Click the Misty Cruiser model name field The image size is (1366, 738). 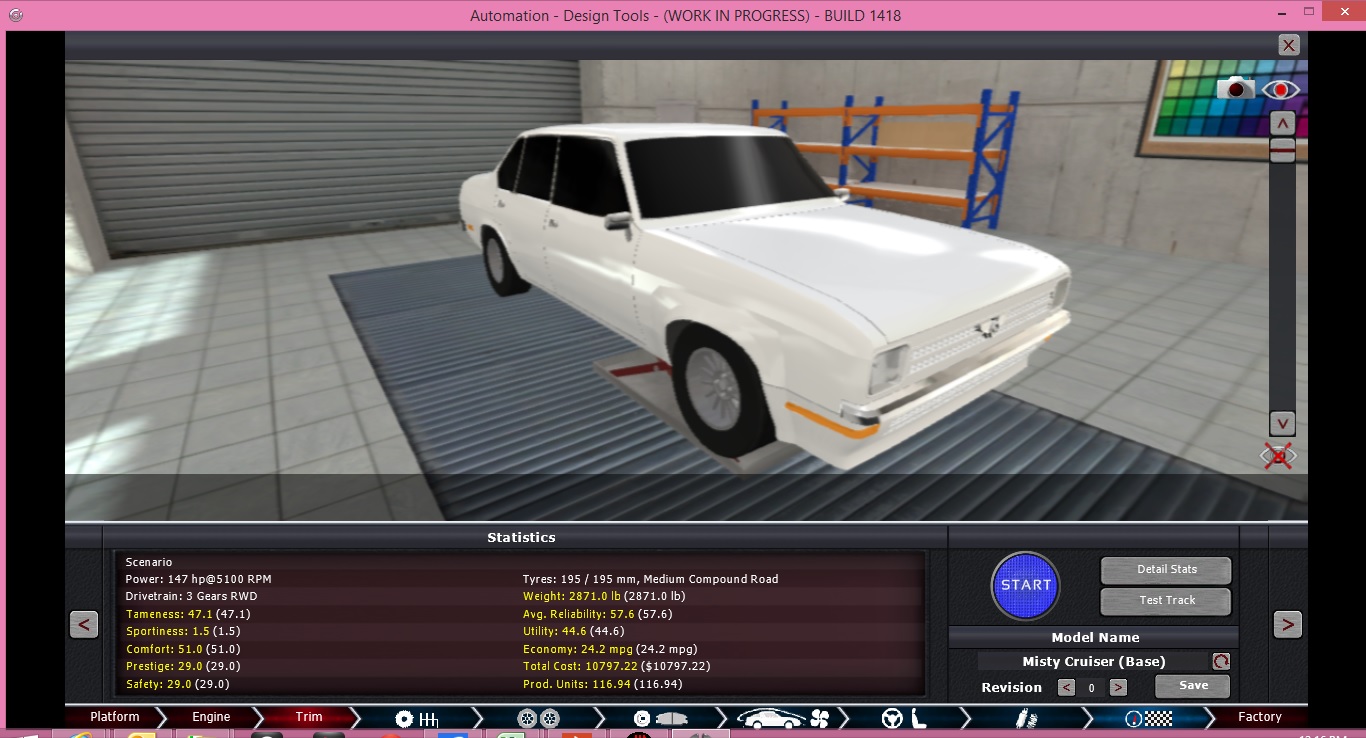pos(1095,661)
